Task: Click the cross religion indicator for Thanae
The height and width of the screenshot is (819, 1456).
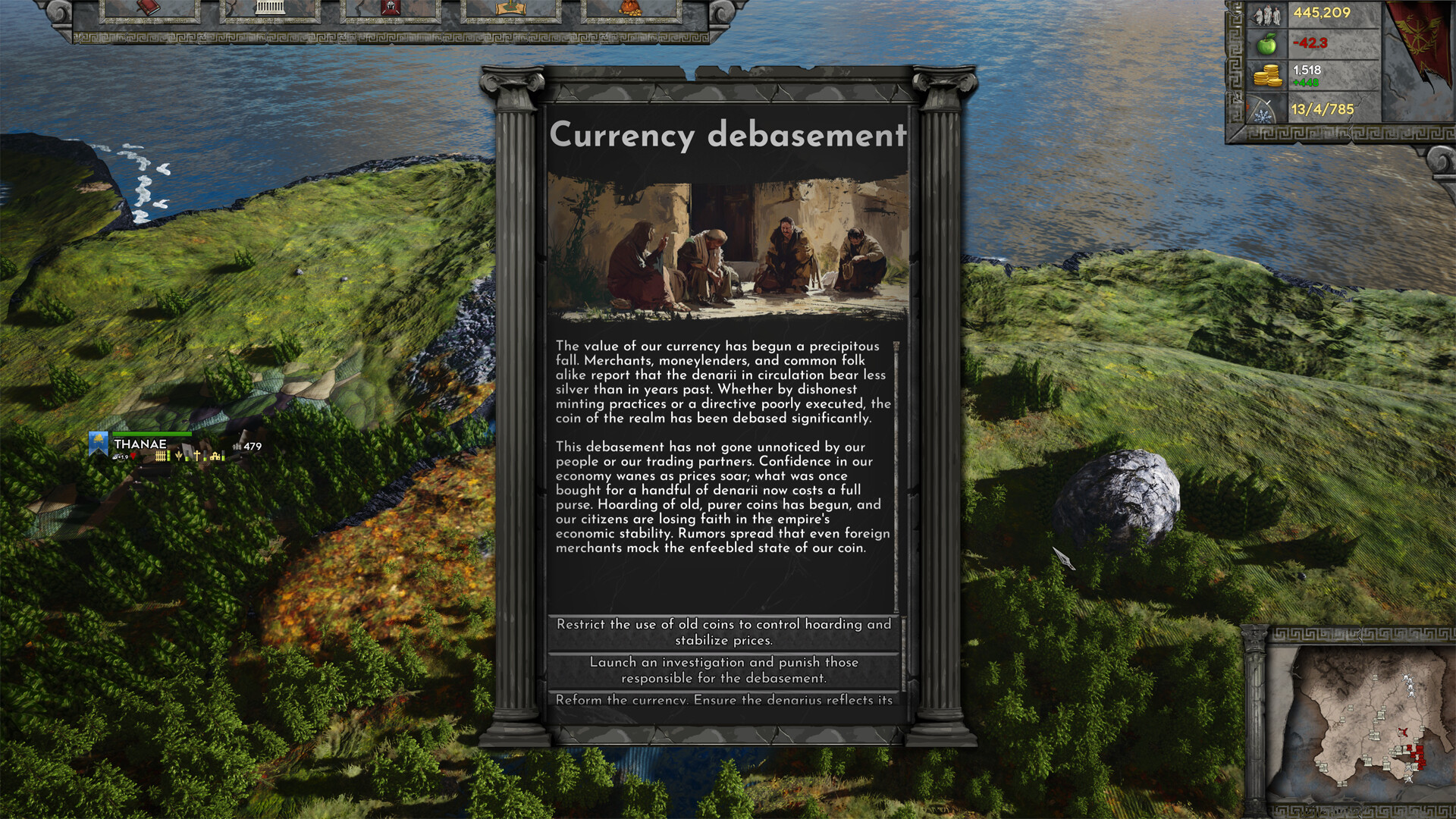Action: point(197,456)
